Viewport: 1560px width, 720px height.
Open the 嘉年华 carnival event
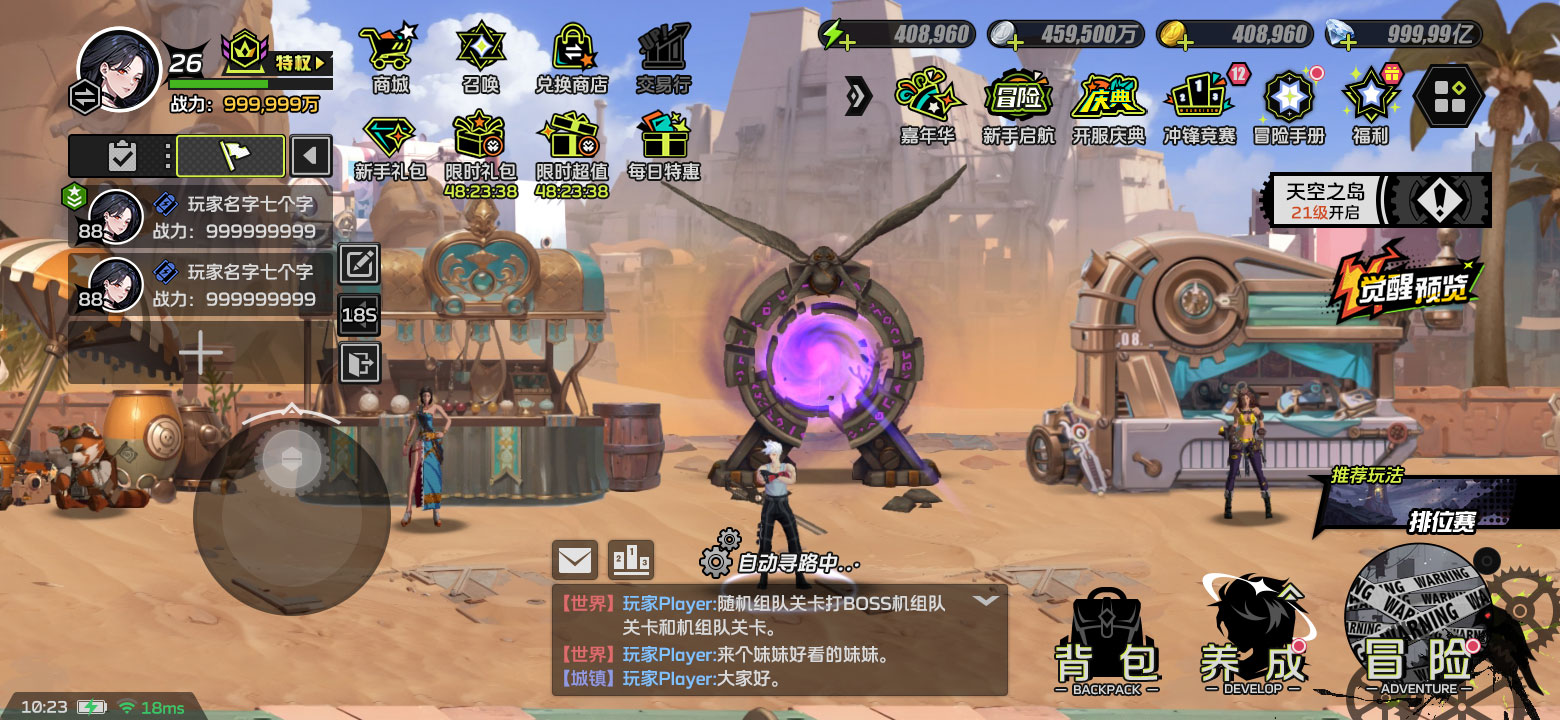tap(927, 103)
